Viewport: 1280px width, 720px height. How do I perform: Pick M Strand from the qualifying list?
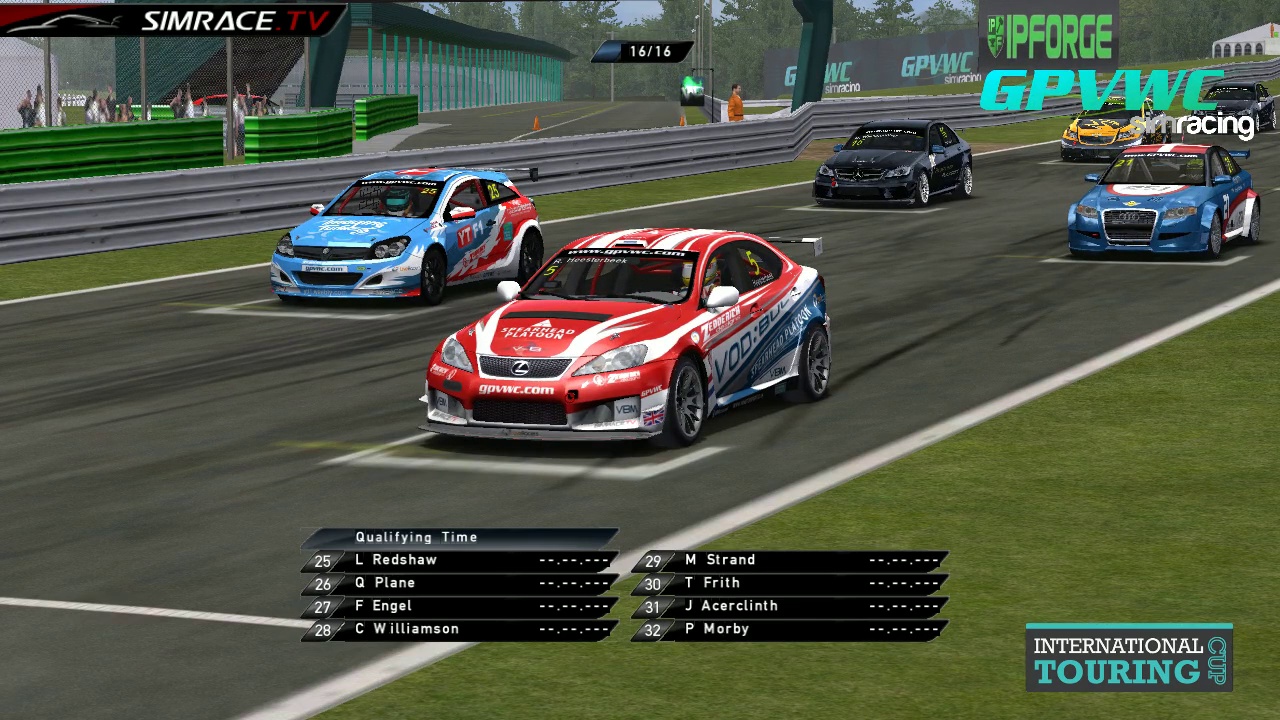[x=790, y=561]
